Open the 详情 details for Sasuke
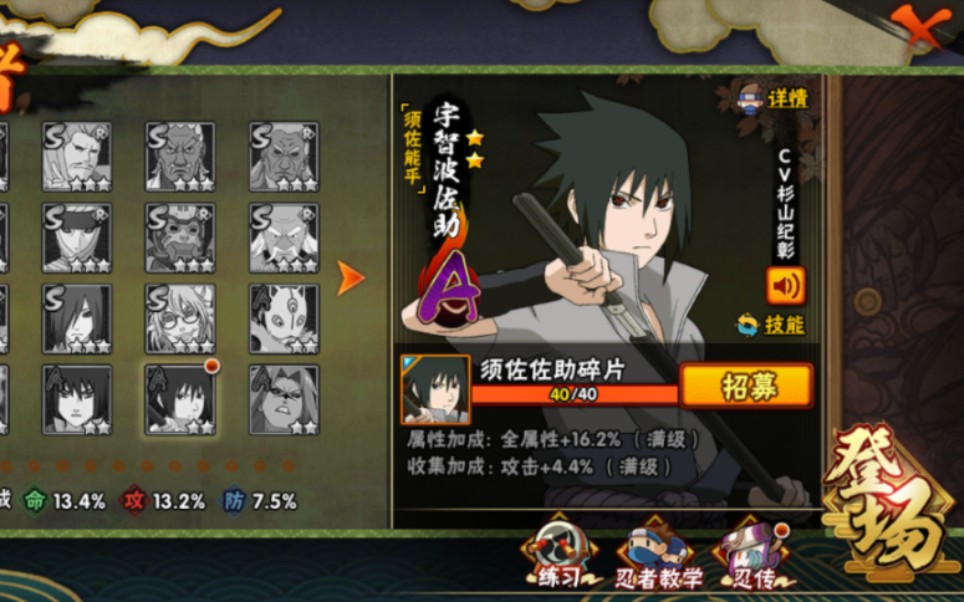This screenshot has height=602, width=964. 777,99
